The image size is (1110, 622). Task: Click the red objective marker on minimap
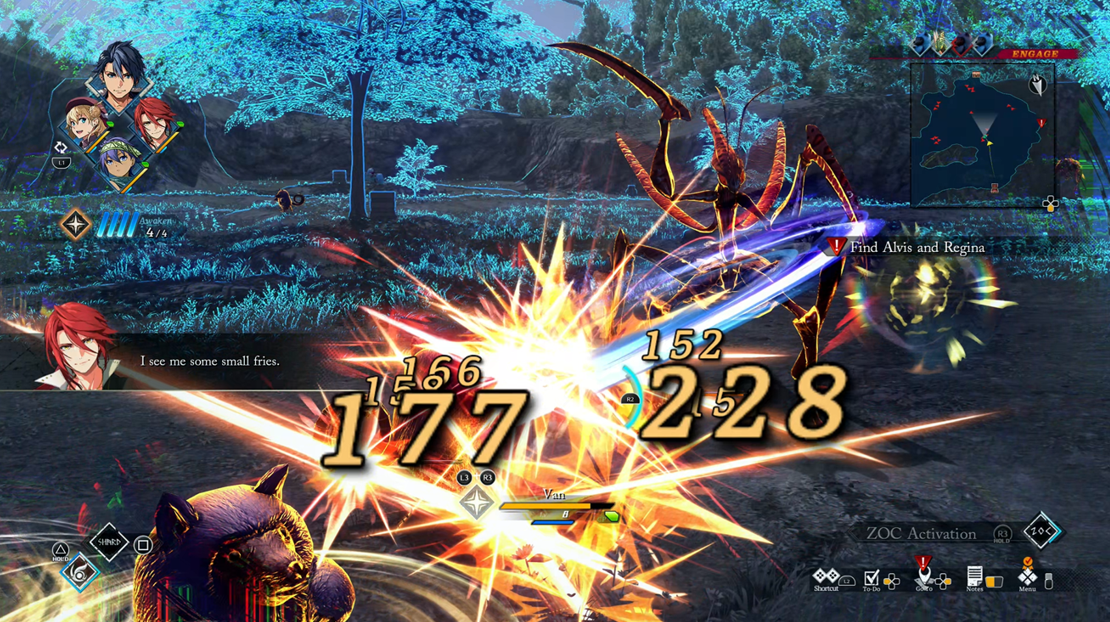click(x=1041, y=123)
